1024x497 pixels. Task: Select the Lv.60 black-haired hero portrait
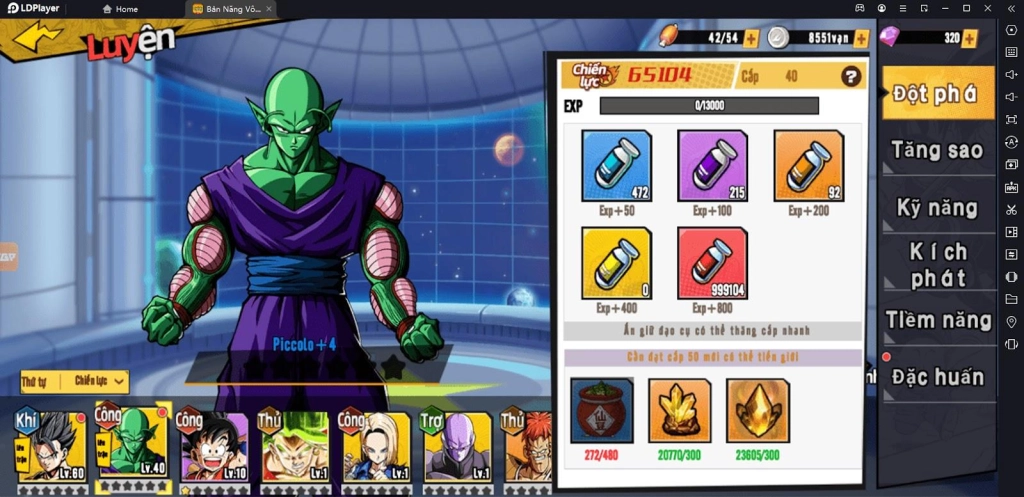[x=52, y=445]
